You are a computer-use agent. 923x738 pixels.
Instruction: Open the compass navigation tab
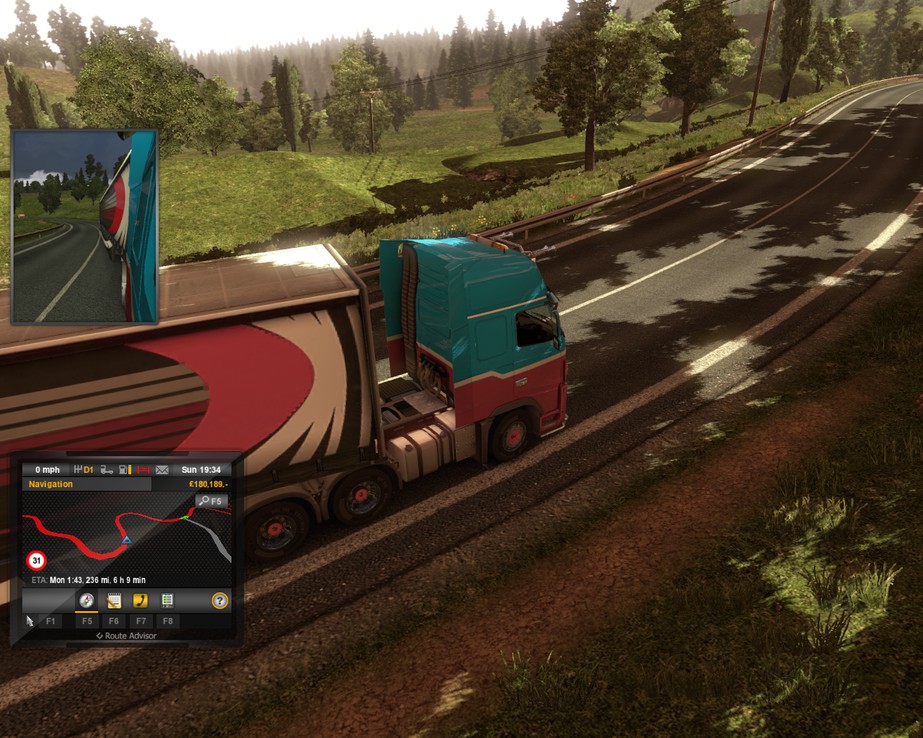[87, 600]
